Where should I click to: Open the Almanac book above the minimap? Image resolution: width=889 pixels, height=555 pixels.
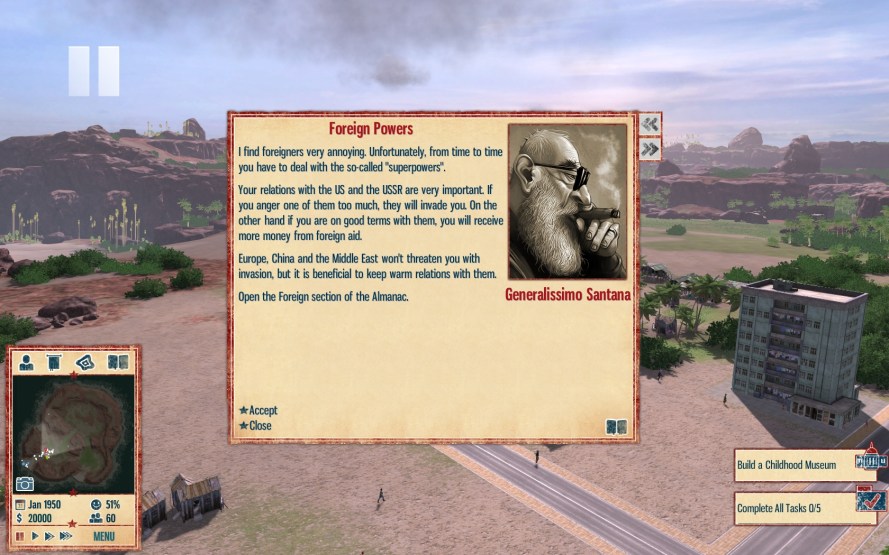click(x=117, y=362)
